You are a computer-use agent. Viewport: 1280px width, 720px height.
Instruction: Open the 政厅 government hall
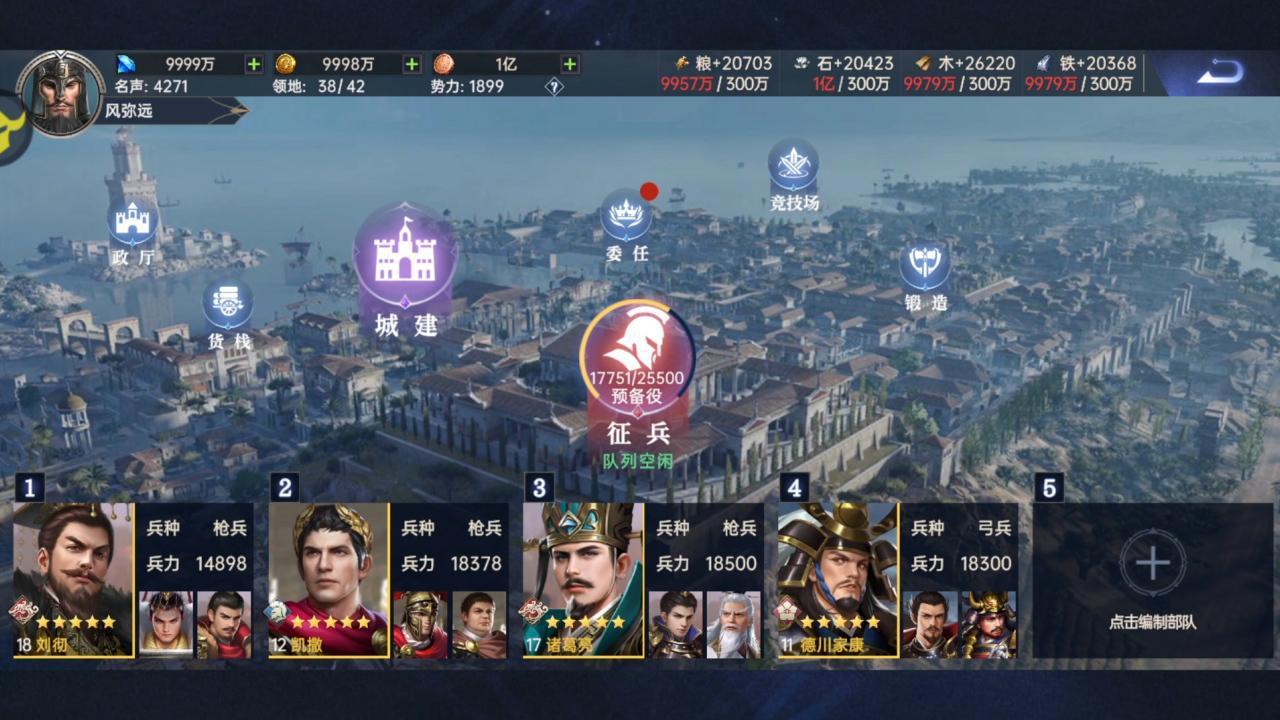132,224
